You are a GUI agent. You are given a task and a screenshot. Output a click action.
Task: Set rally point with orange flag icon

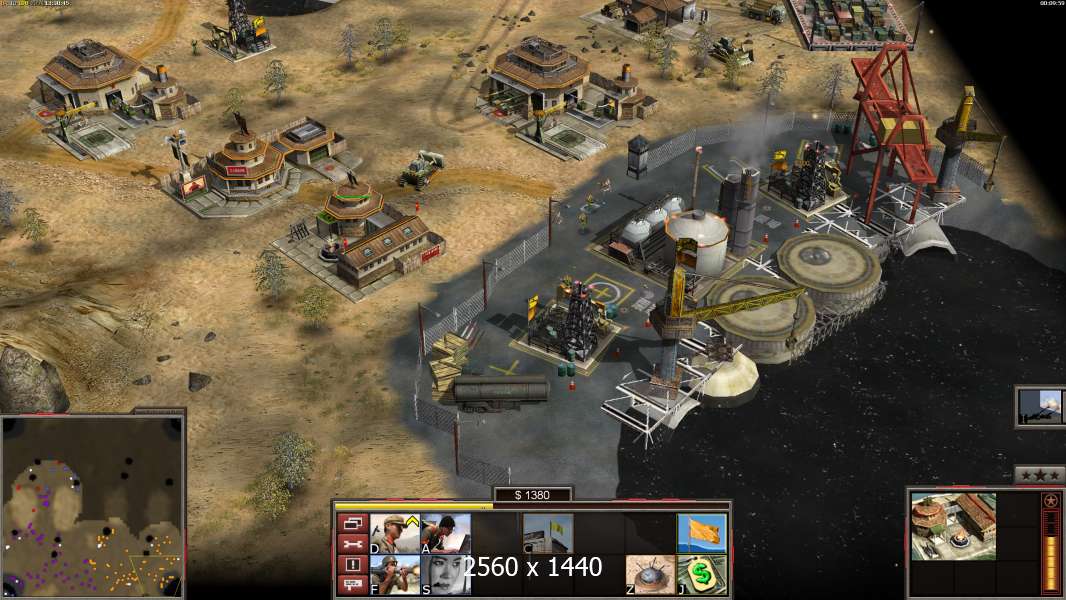click(x=701, y=533)
